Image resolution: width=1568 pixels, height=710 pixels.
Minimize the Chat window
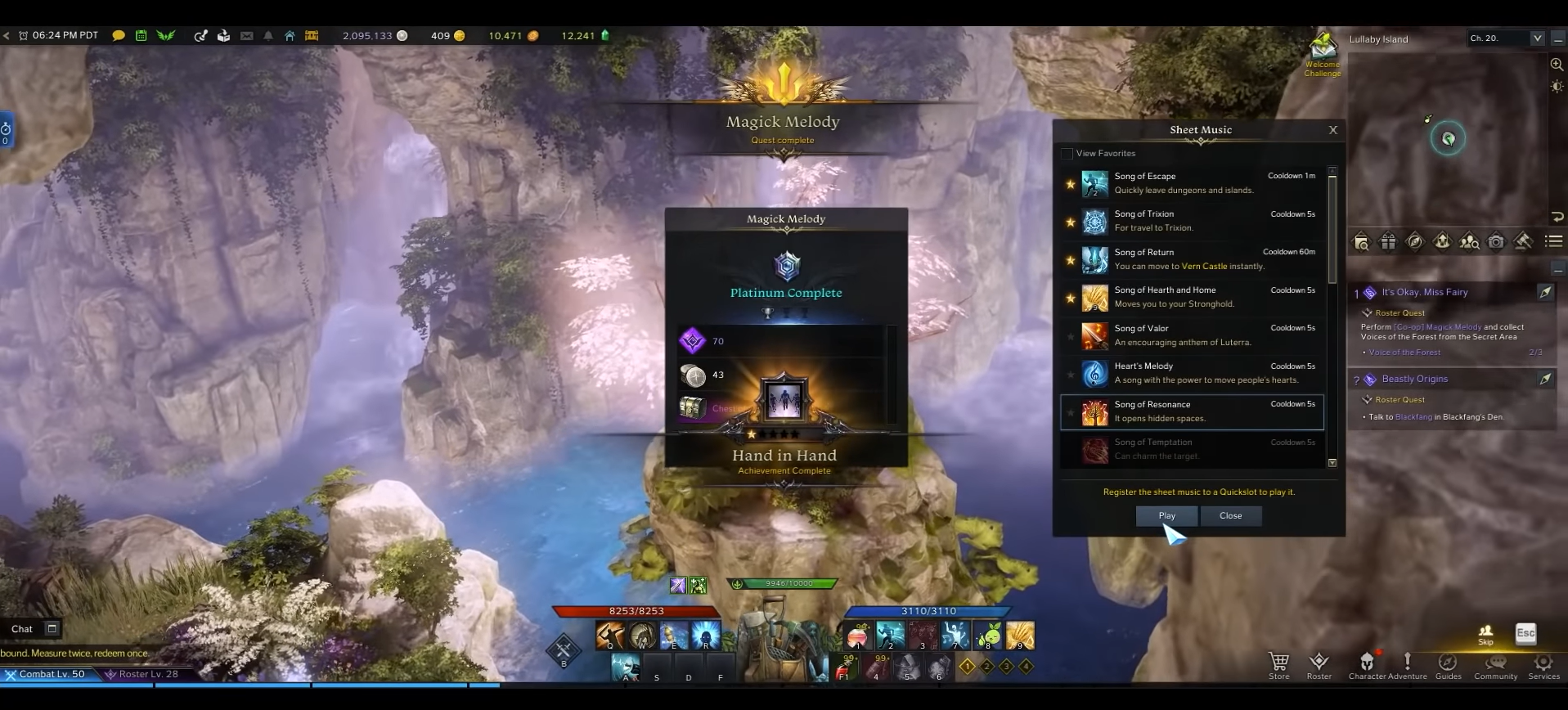(52, 628)
